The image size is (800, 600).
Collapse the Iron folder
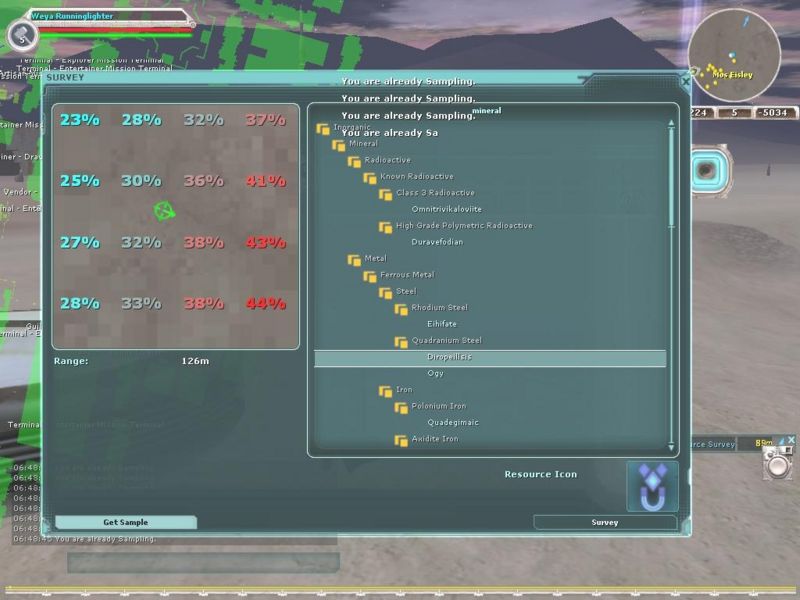(x=386, y=390)
